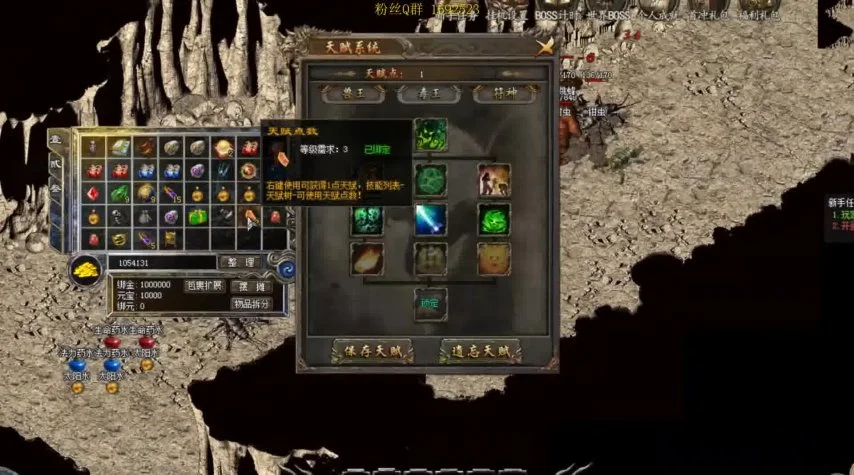The image size is (854, 475).
Task: Click the 遗忘天赋 forget talents button
Action: coord(480,352)
